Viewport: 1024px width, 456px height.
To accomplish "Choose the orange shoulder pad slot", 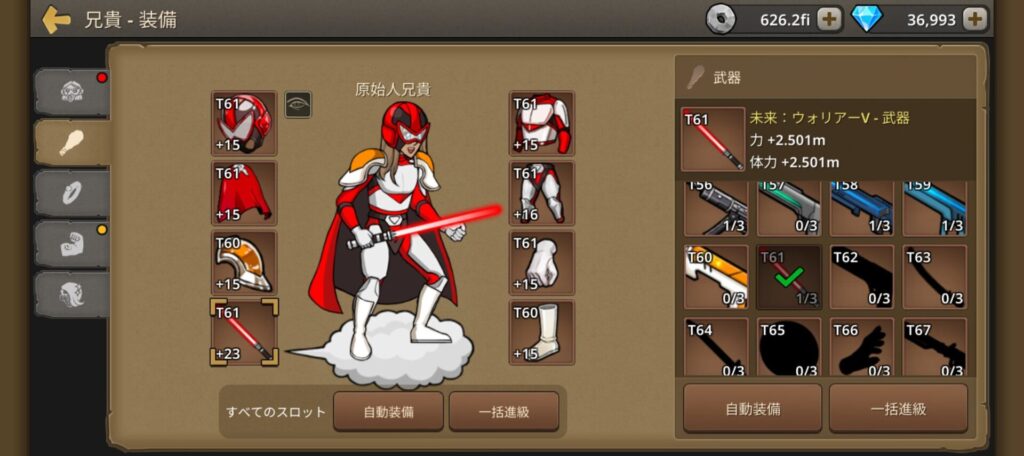I will (244, 263).
